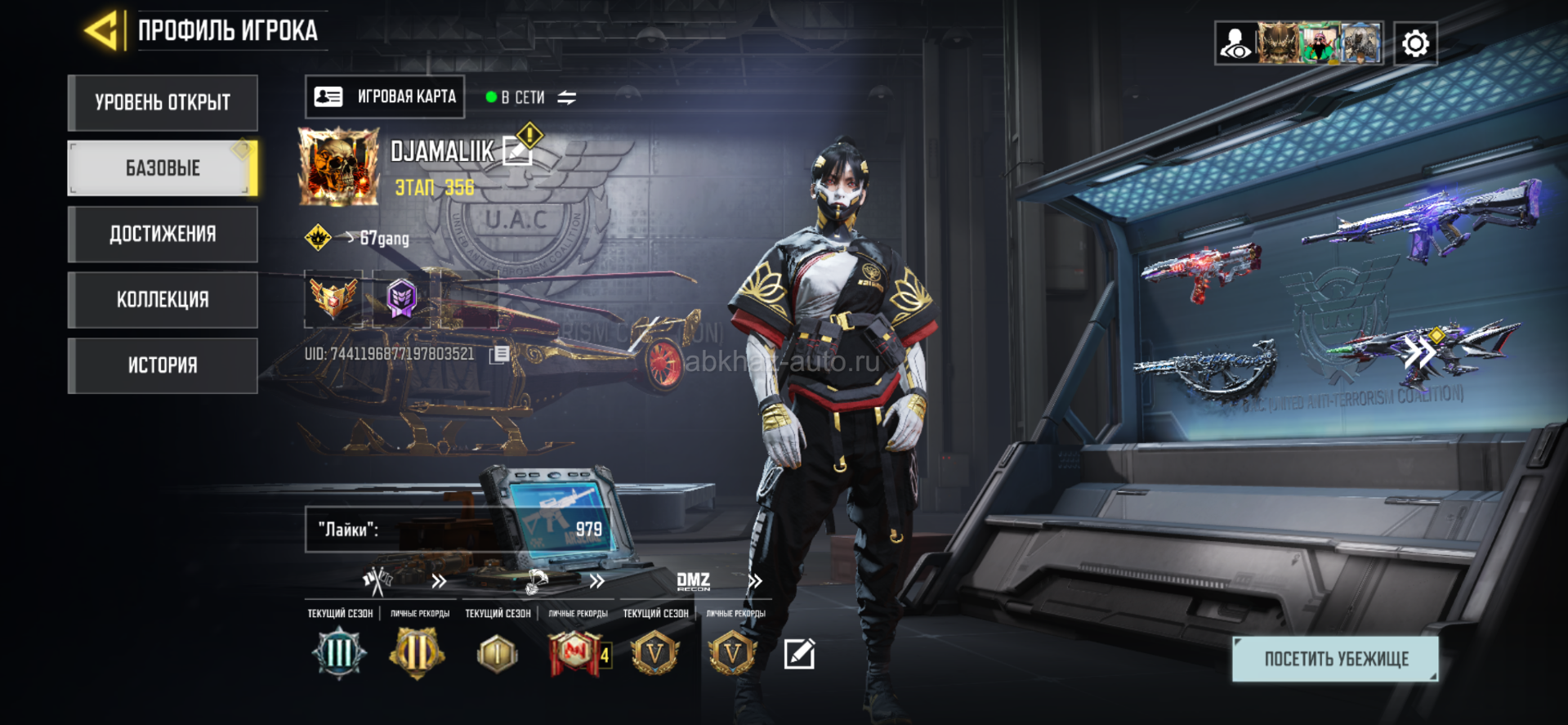This screenshot has width=1568, height=725.
Task: Open the КОЛЛЕКЦИЯ tab
Action: [x=163, y=300]
